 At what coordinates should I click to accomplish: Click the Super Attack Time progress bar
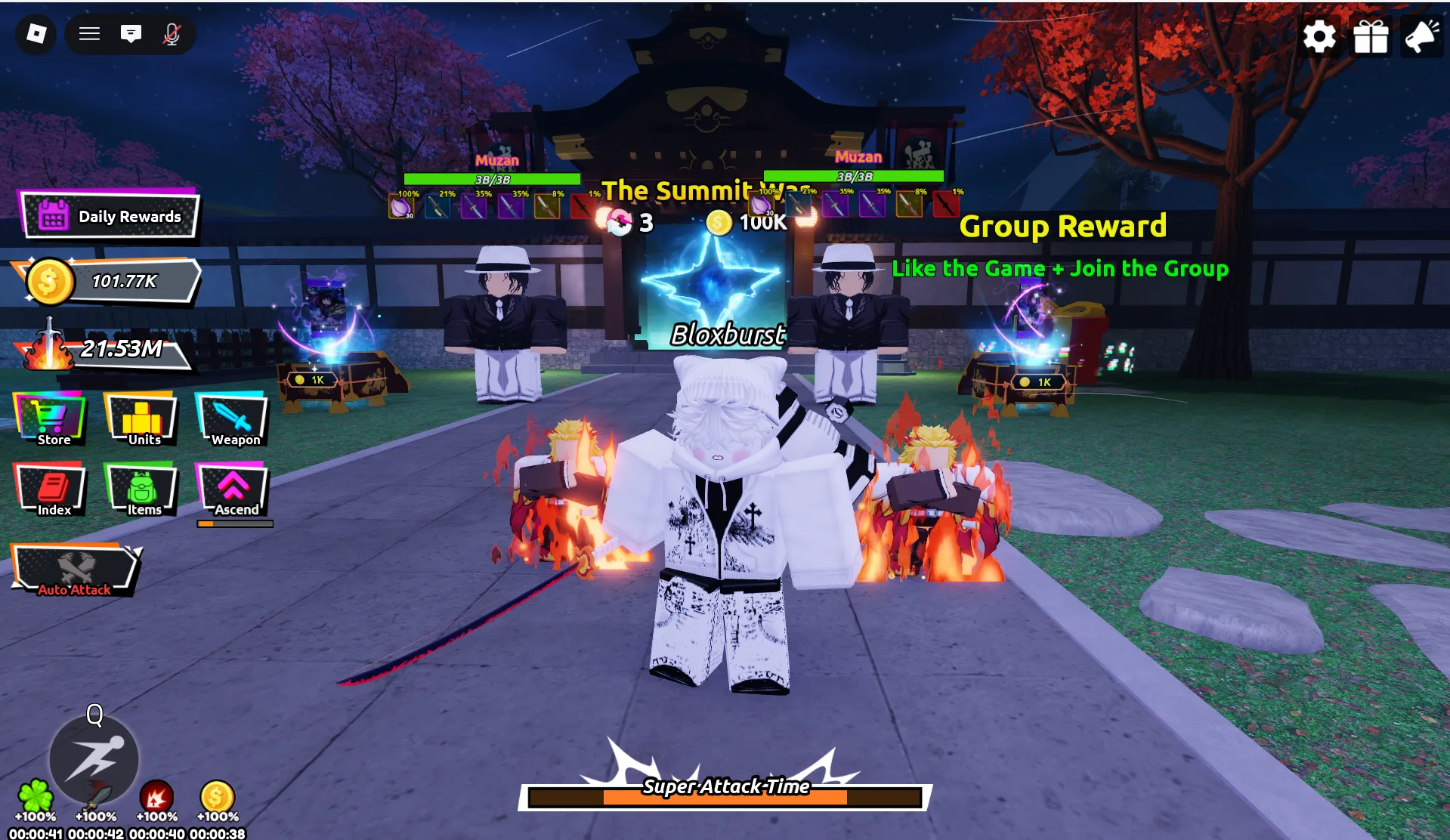(724, 795)
